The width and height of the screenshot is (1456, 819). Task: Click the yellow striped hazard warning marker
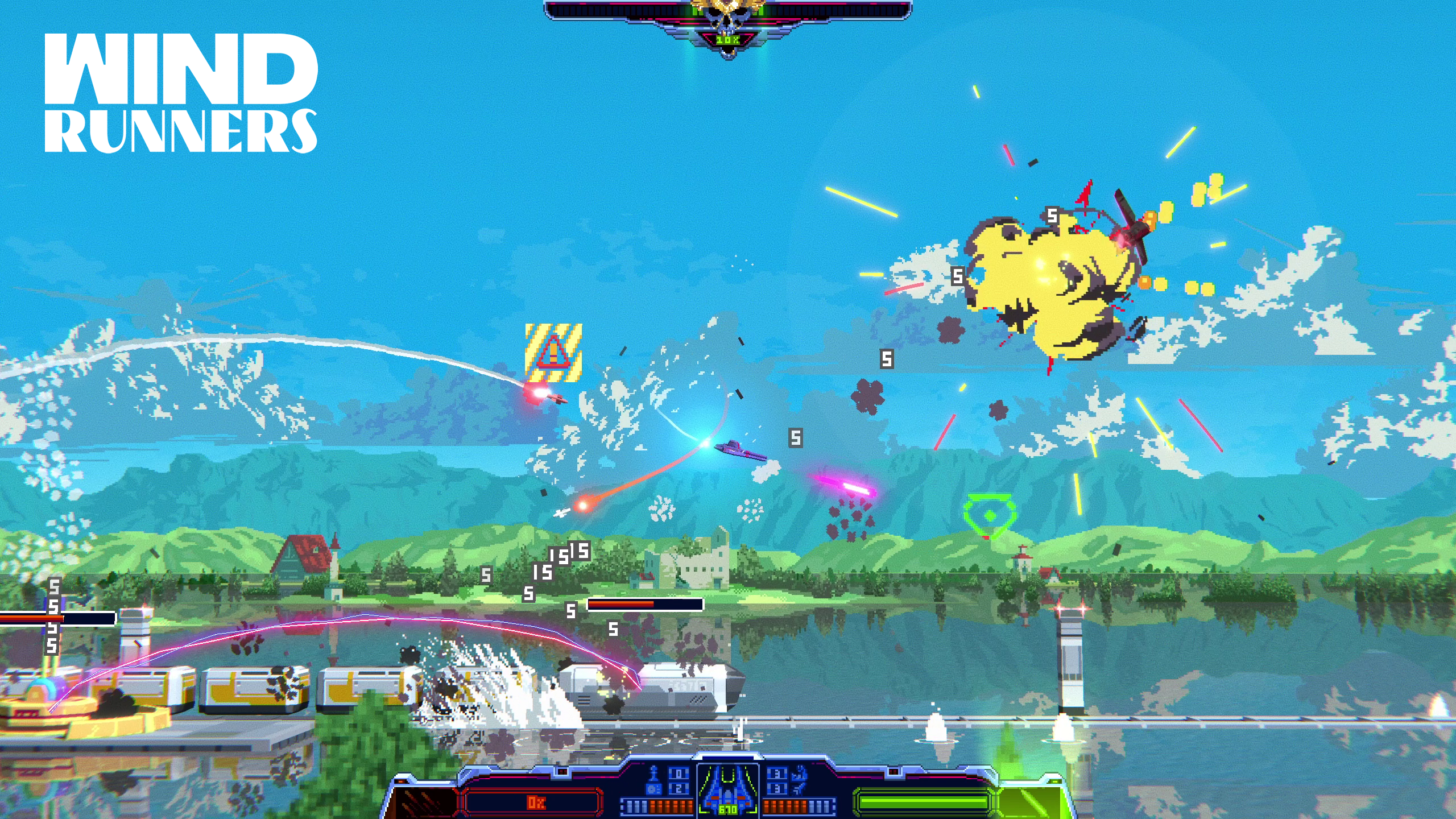tap(553, 353)
